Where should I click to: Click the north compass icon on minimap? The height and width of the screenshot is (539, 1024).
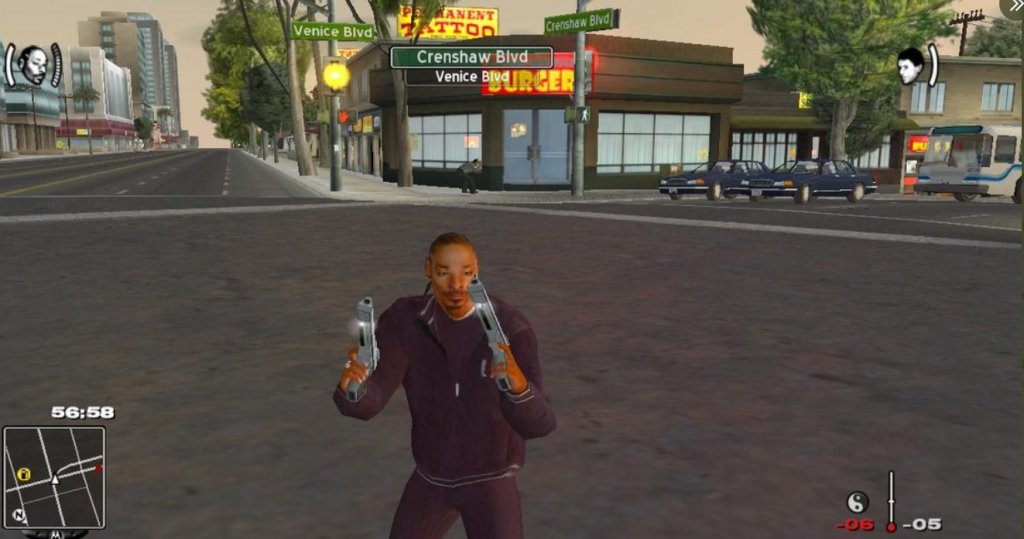click(x=18, y=516)
